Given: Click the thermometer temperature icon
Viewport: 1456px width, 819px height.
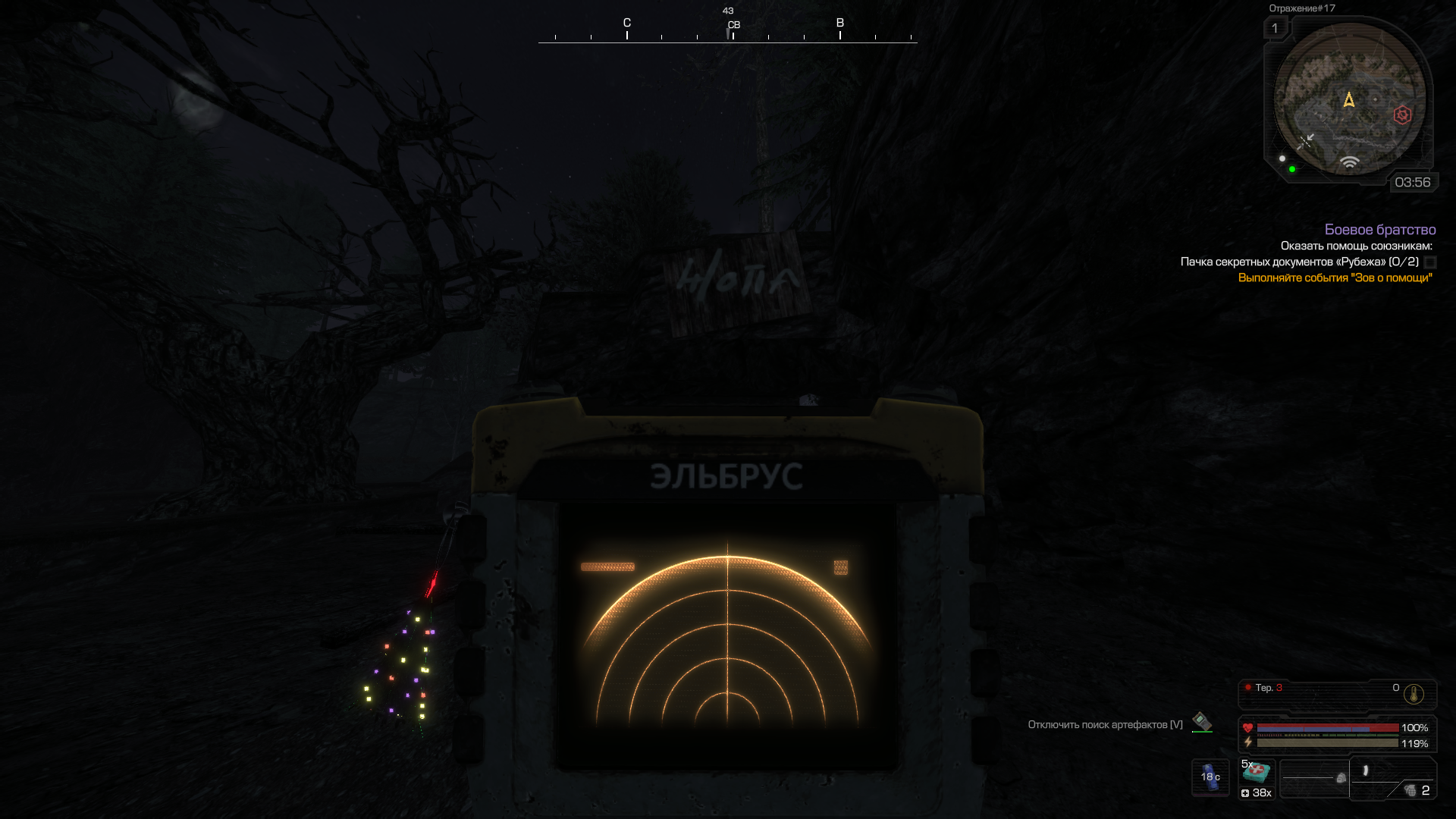Looking at the screenshot, I should [1414, 694].
